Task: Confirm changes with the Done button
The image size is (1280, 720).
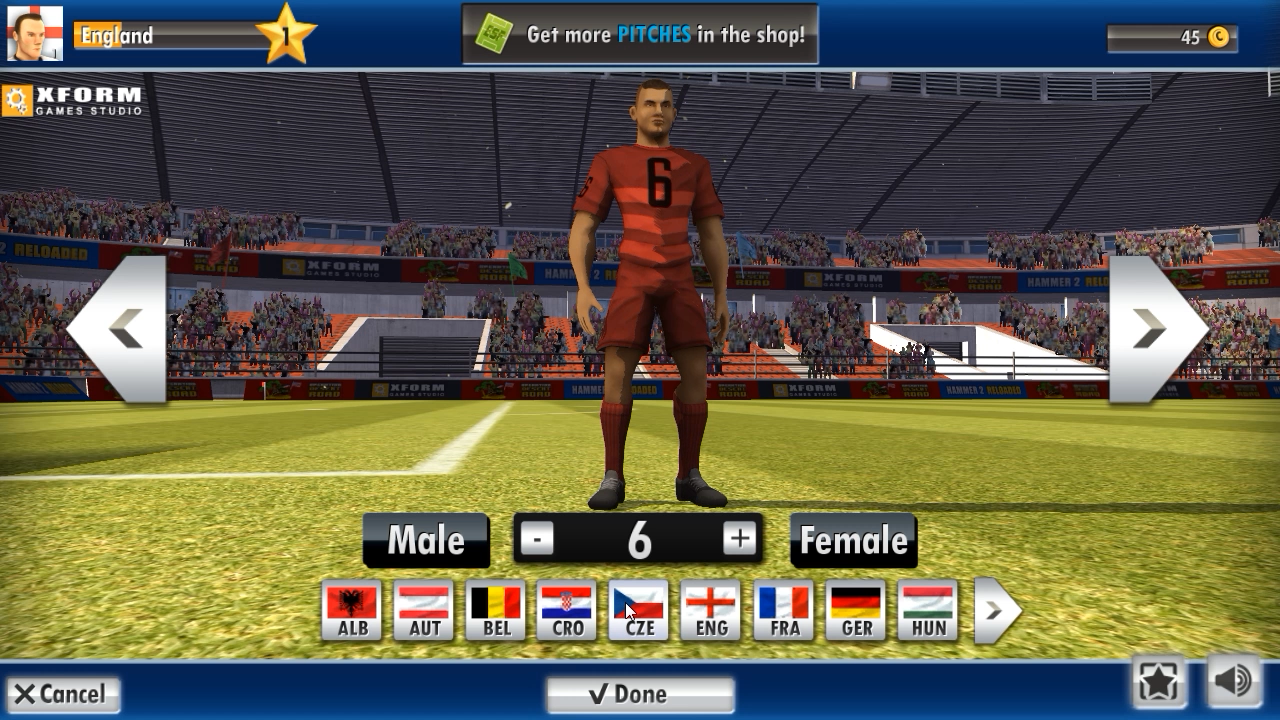Action: tap(639, 693)
